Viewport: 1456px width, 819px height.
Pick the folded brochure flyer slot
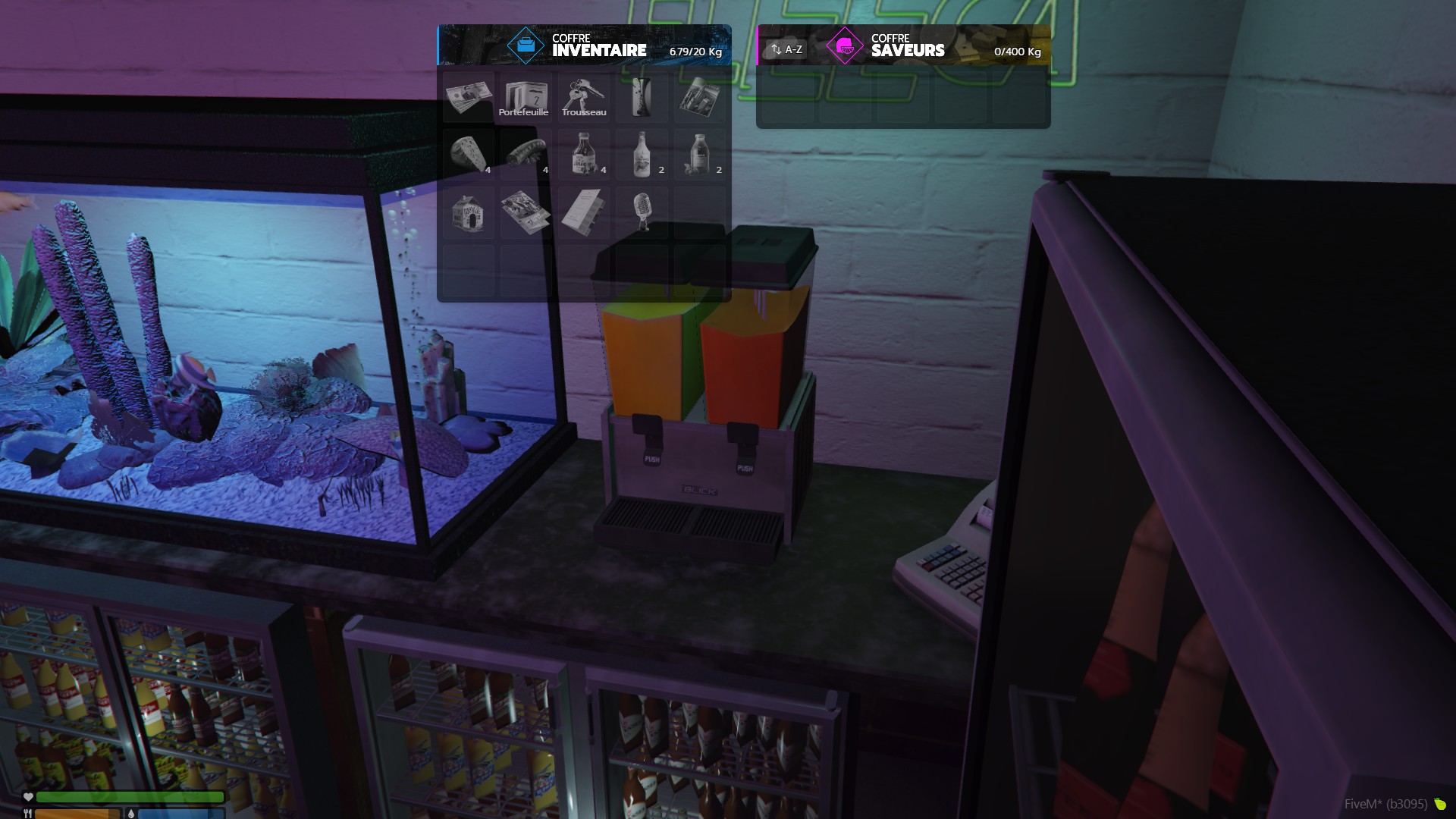(x=526, y=212)
